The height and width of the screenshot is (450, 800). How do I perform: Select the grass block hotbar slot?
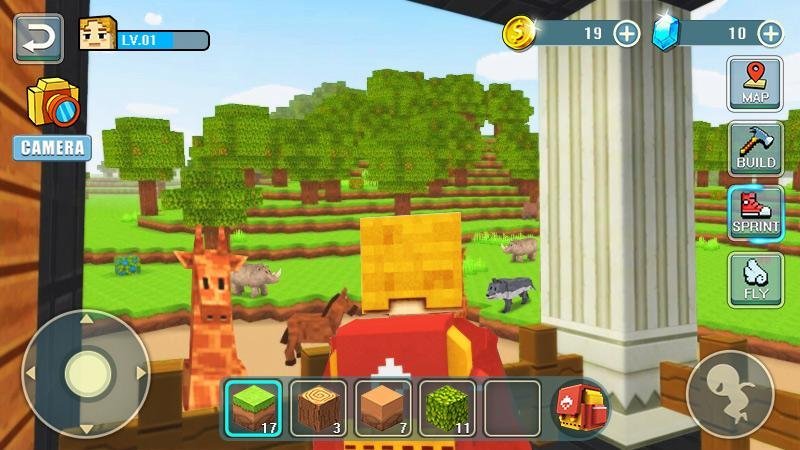click(x=252, y=408)
